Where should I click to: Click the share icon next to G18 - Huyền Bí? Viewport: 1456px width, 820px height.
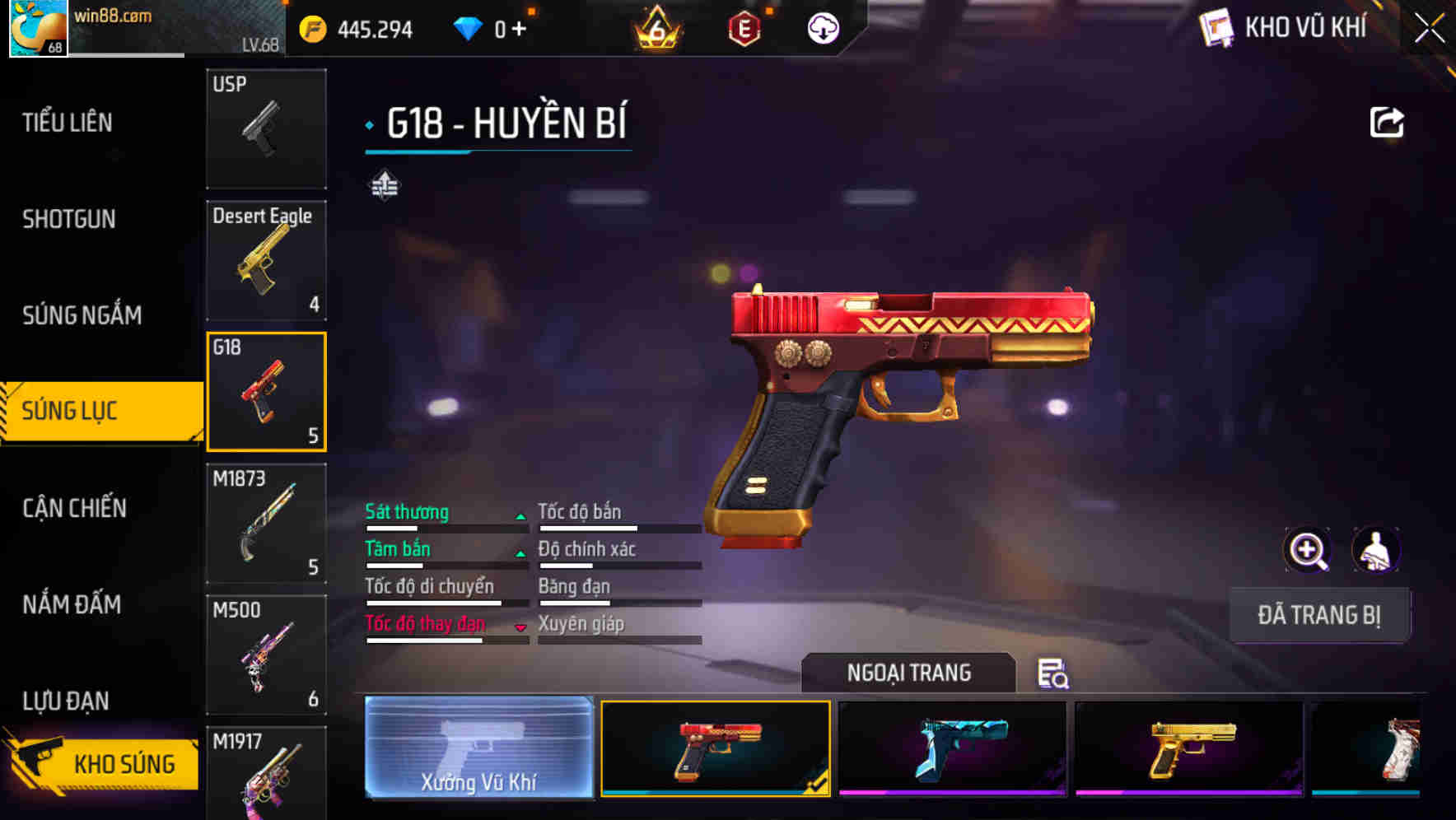coord(1386,121)
